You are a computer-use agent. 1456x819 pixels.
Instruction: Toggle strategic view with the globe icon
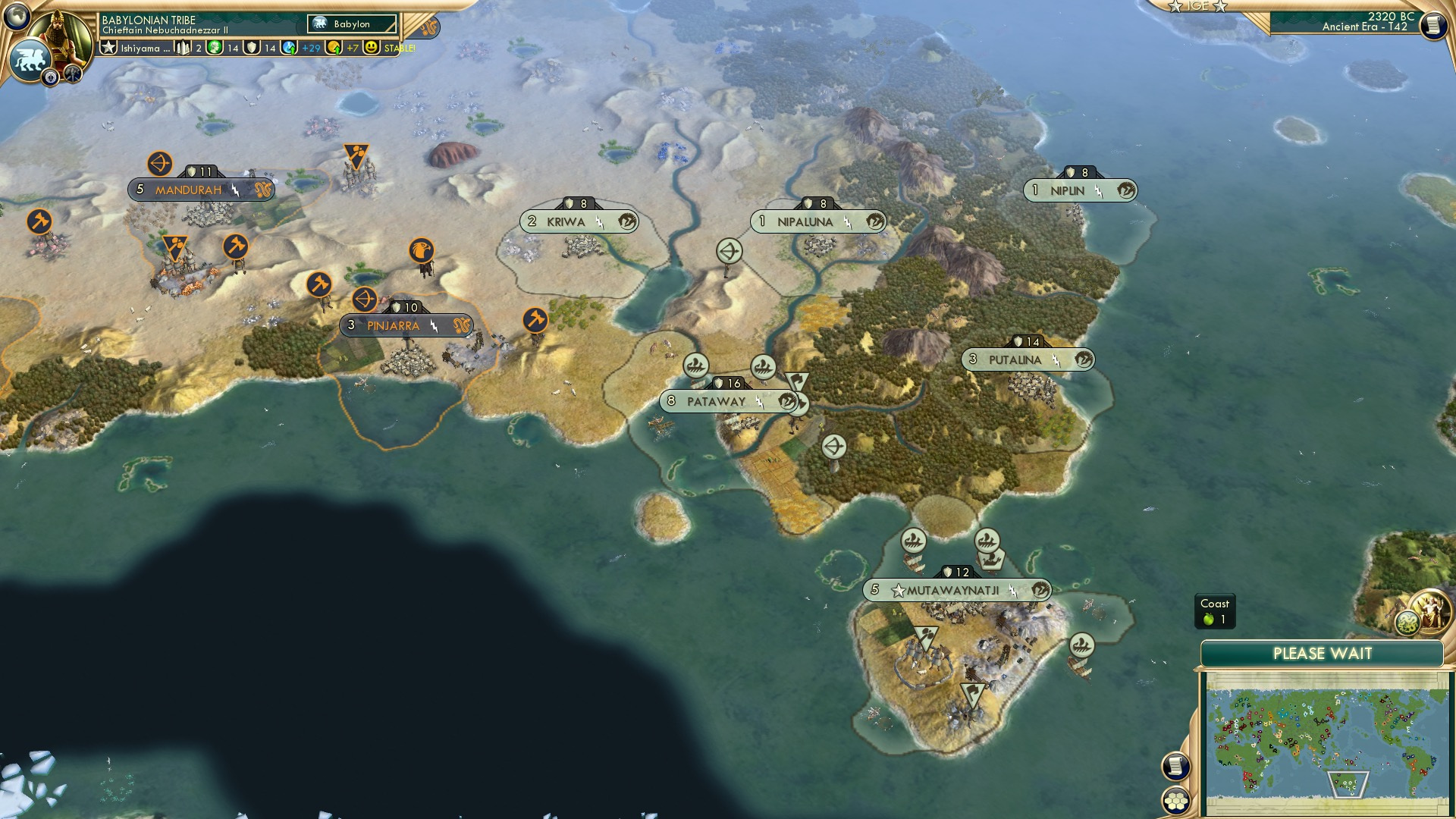15,16
